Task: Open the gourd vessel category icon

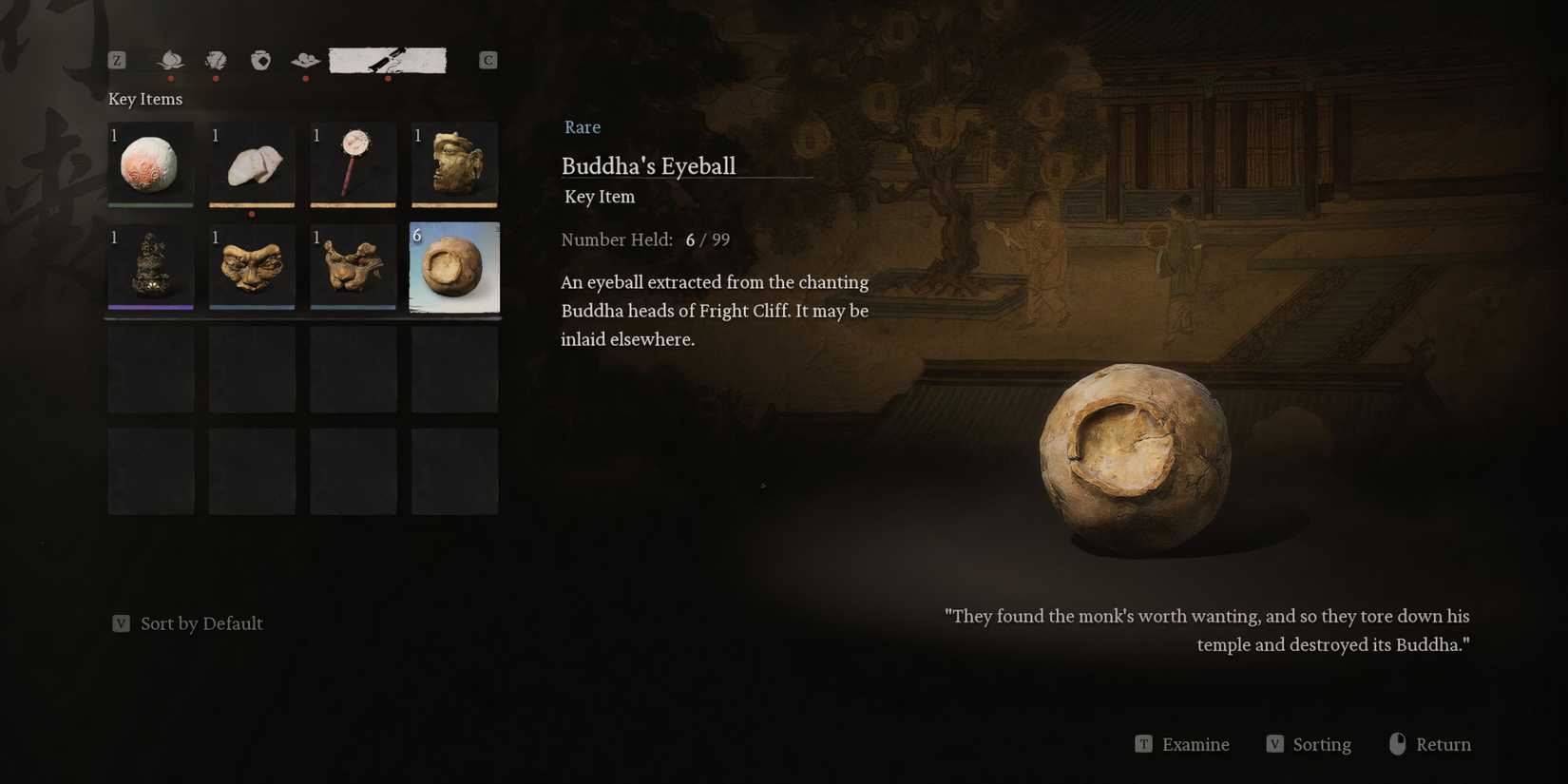Action: click(260, 60)
